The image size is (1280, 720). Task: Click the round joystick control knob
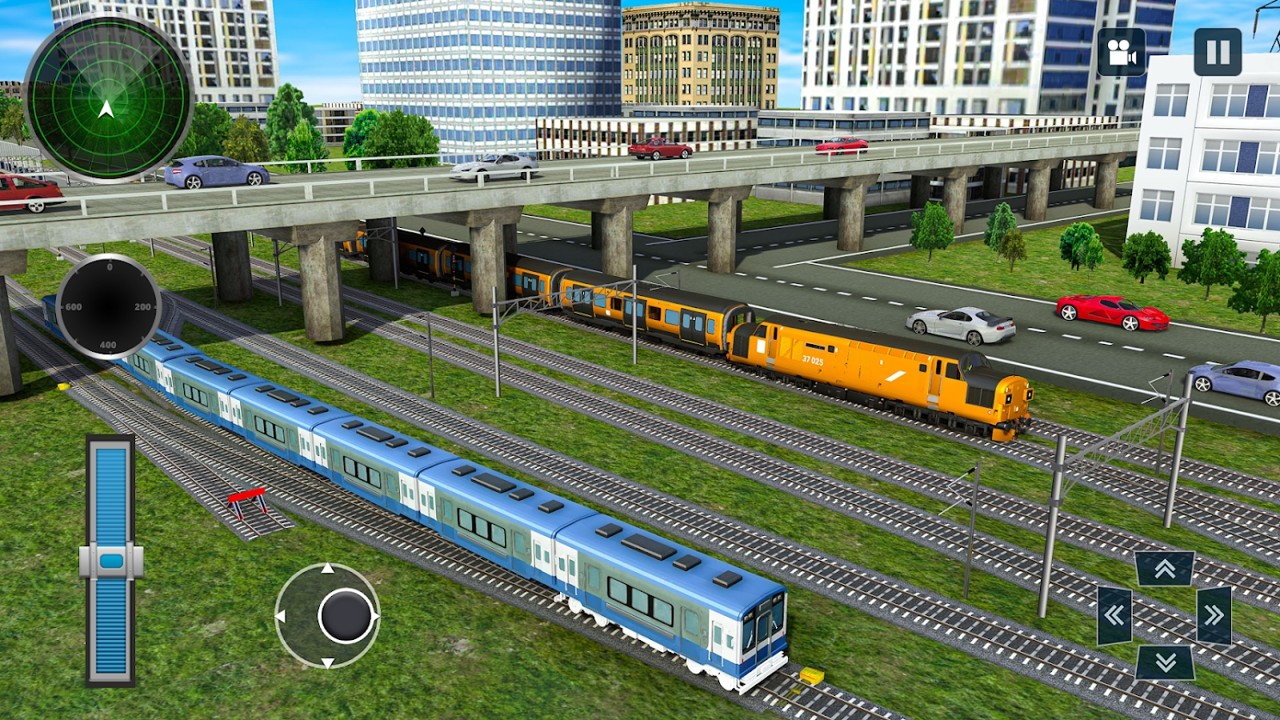tap(346, 615)
